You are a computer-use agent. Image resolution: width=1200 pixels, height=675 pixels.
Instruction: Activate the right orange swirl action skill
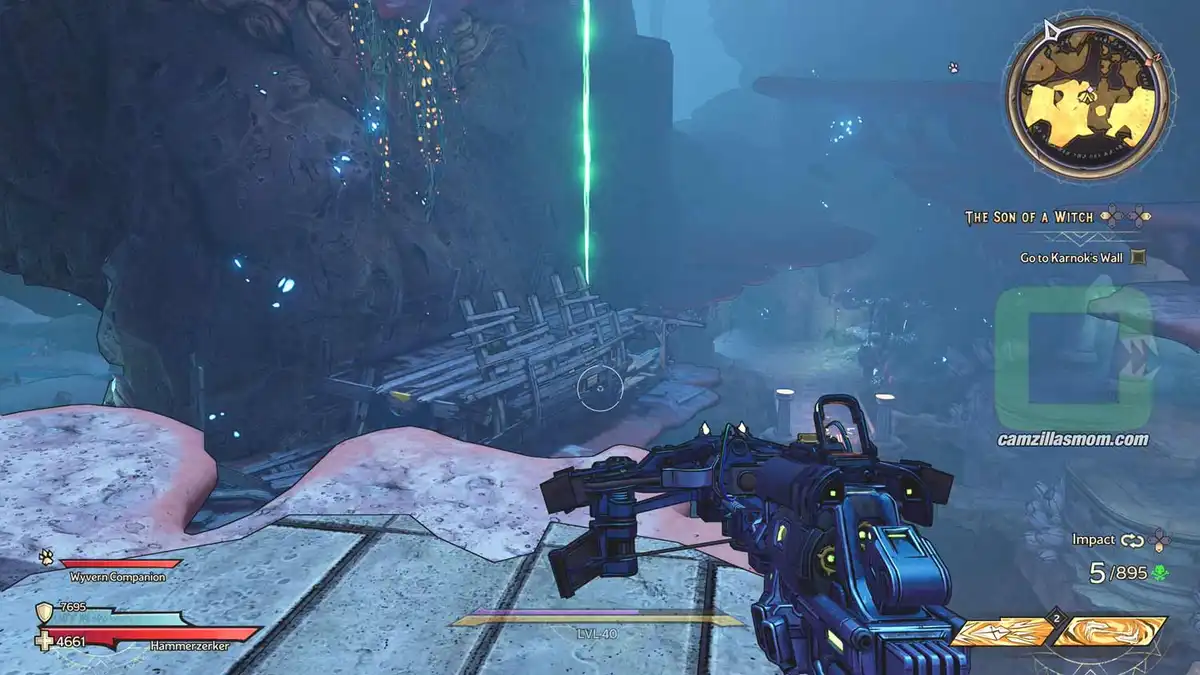1110,632
